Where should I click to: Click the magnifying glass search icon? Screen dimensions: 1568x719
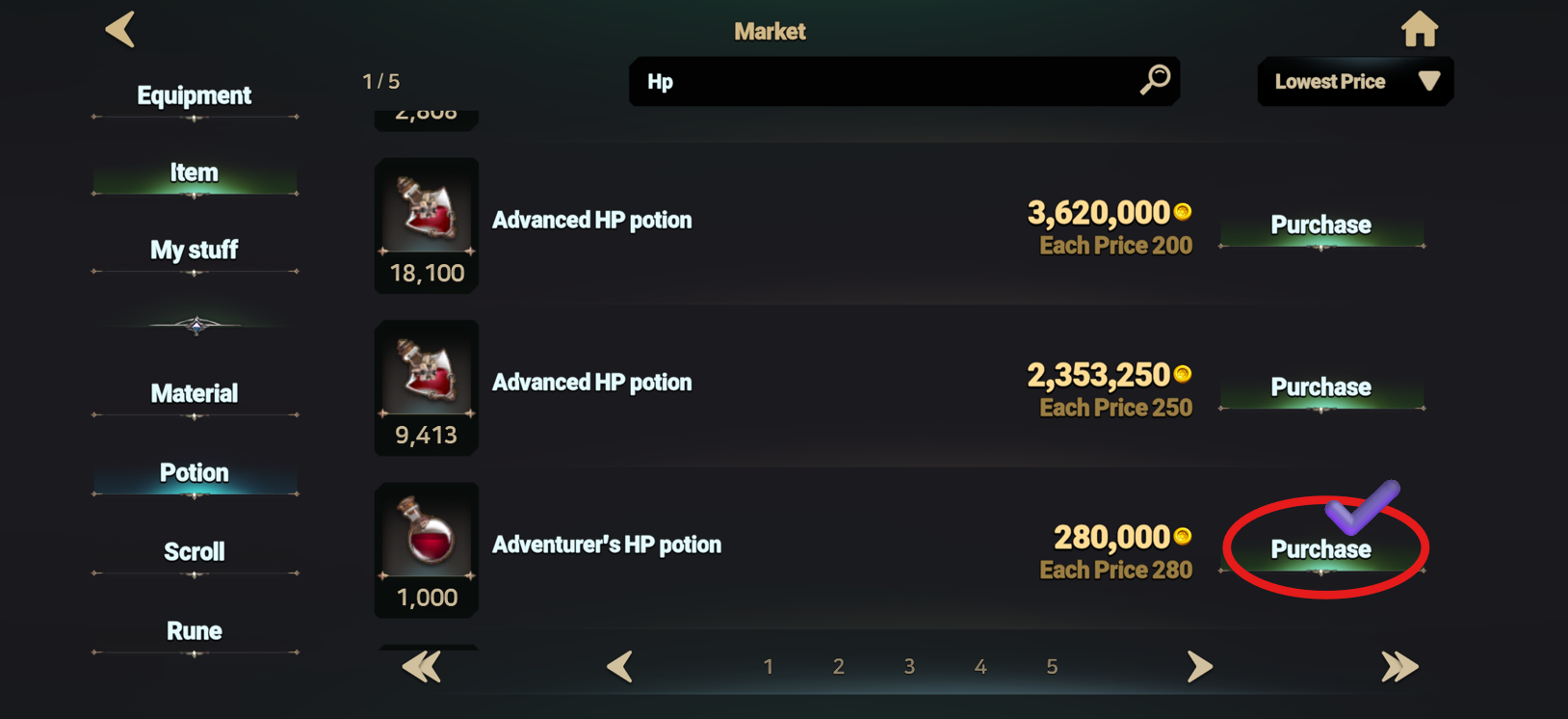[1154, 80]
